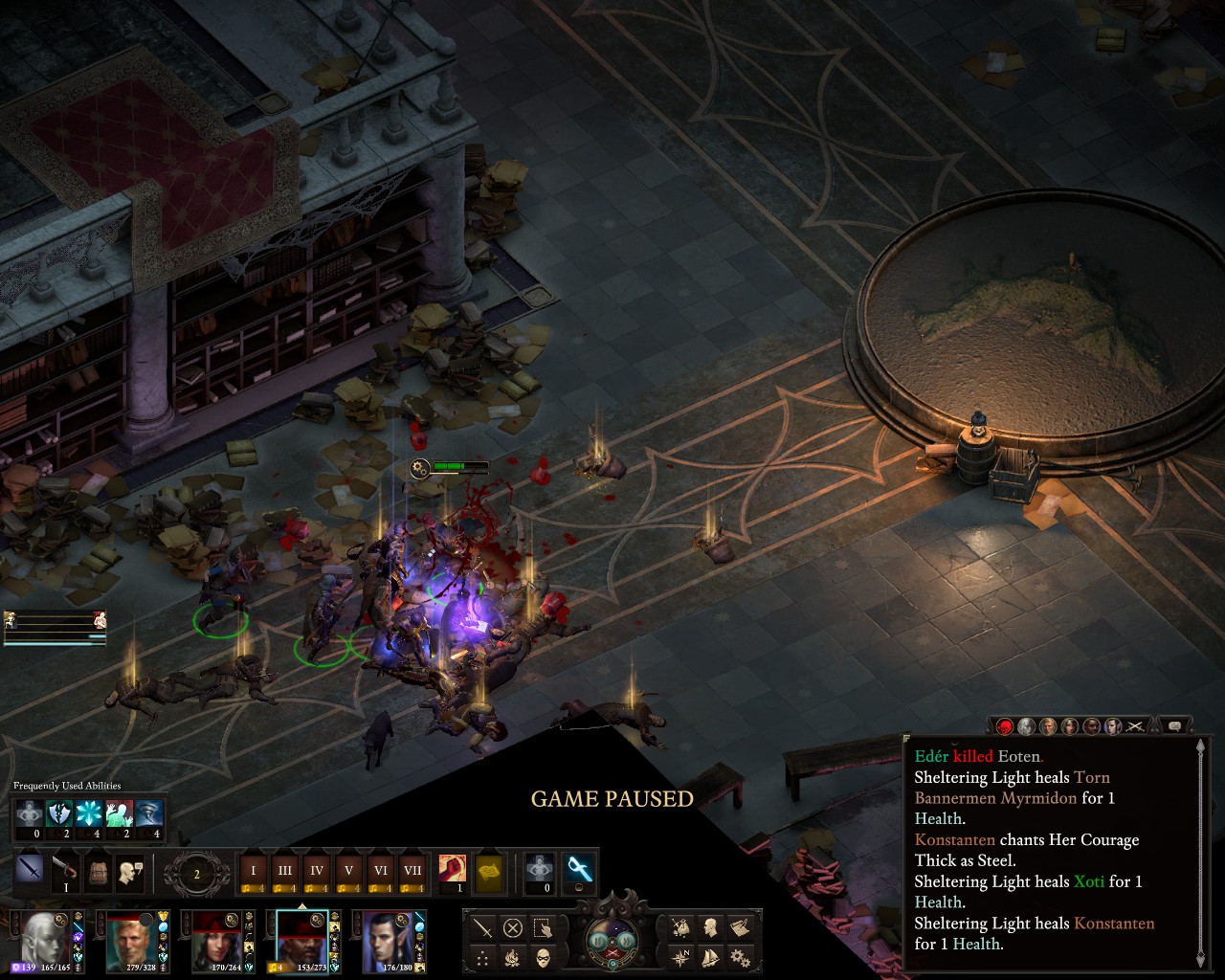This screenshot has height=980, width=1225.
Task: Choose the sword attack action button
Action: tap(483, 928)
